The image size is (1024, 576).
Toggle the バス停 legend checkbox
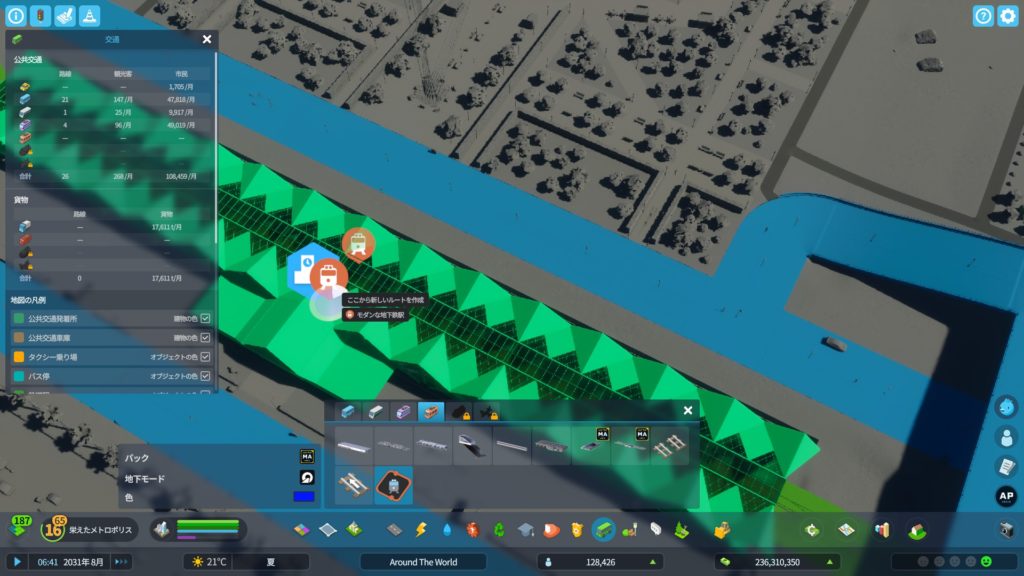click(x=205, y=376)
